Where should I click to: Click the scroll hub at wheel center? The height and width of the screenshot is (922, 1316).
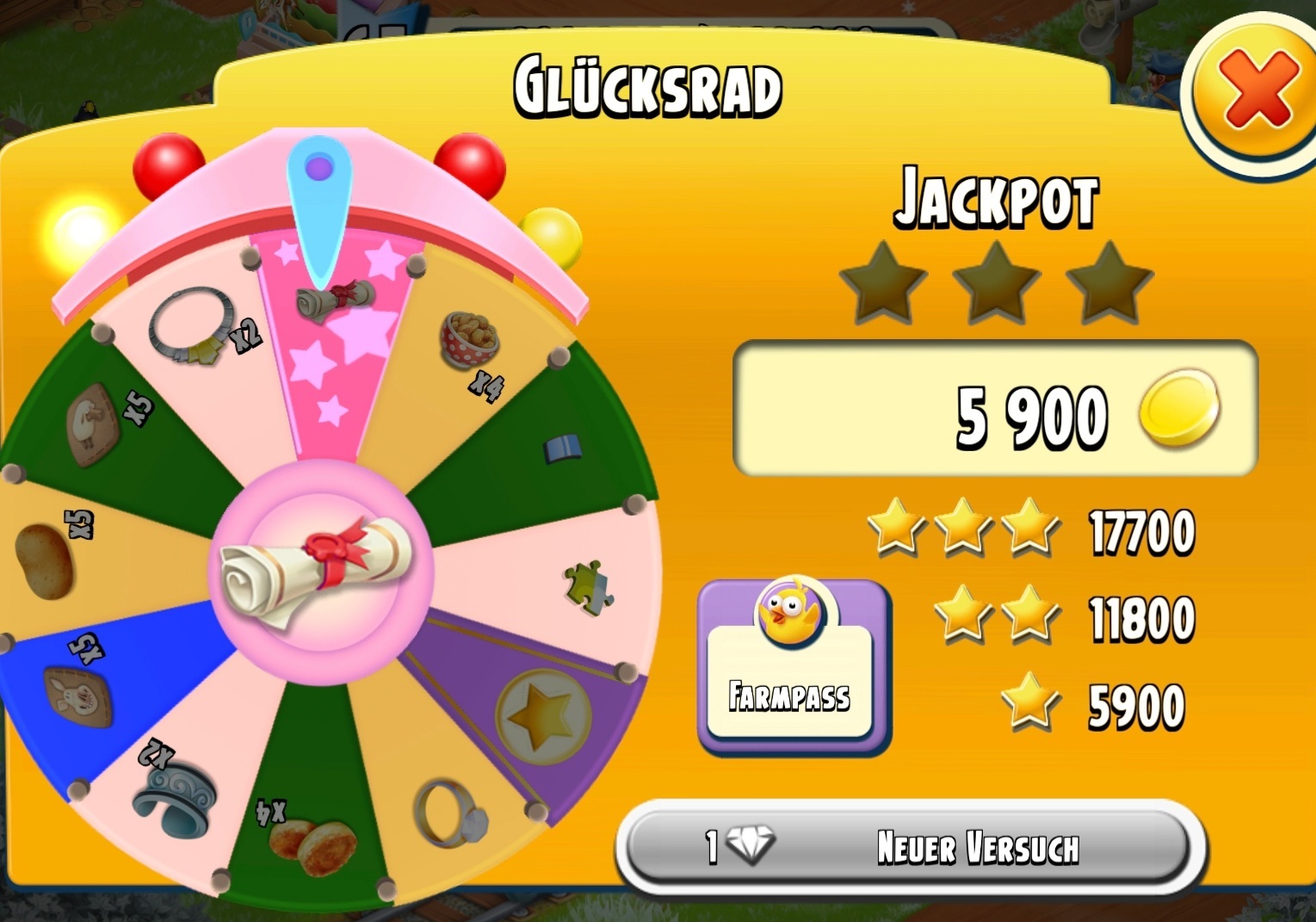click(x=320, y=571)
